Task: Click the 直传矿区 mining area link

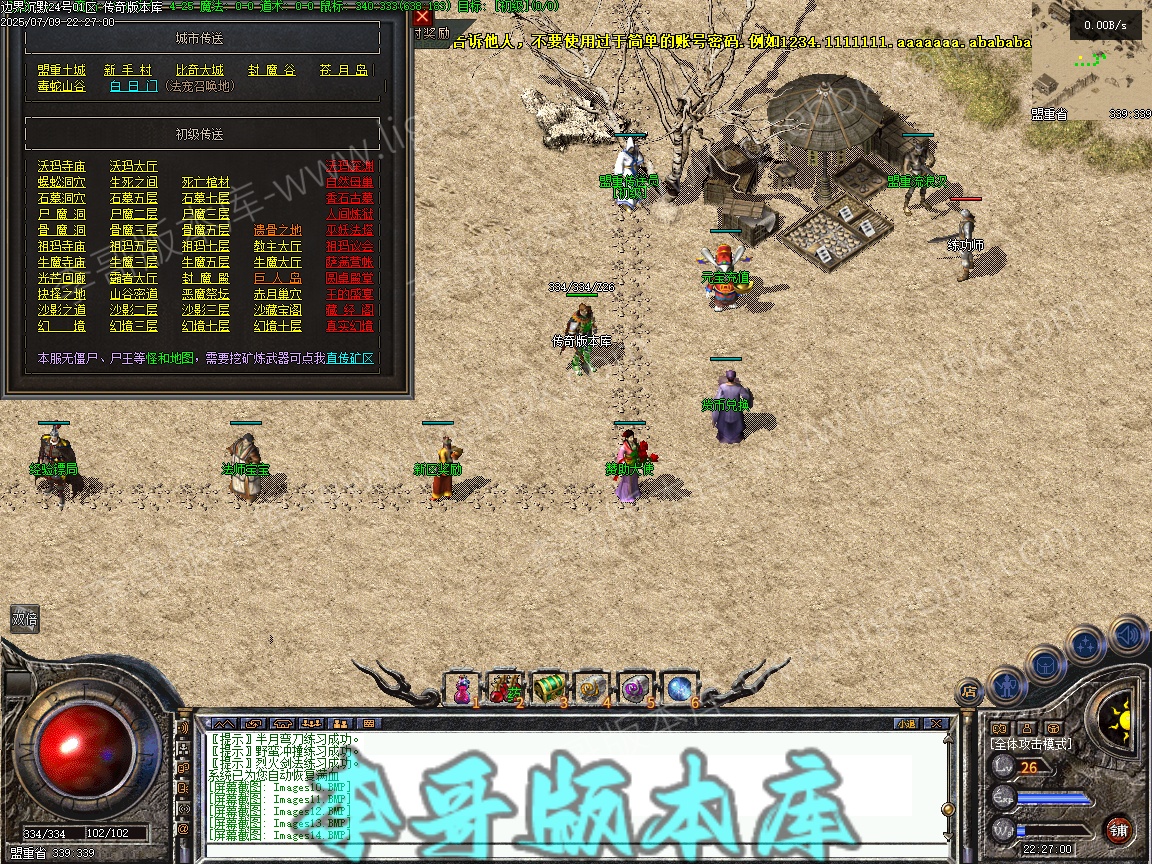Action: point(349,358)
